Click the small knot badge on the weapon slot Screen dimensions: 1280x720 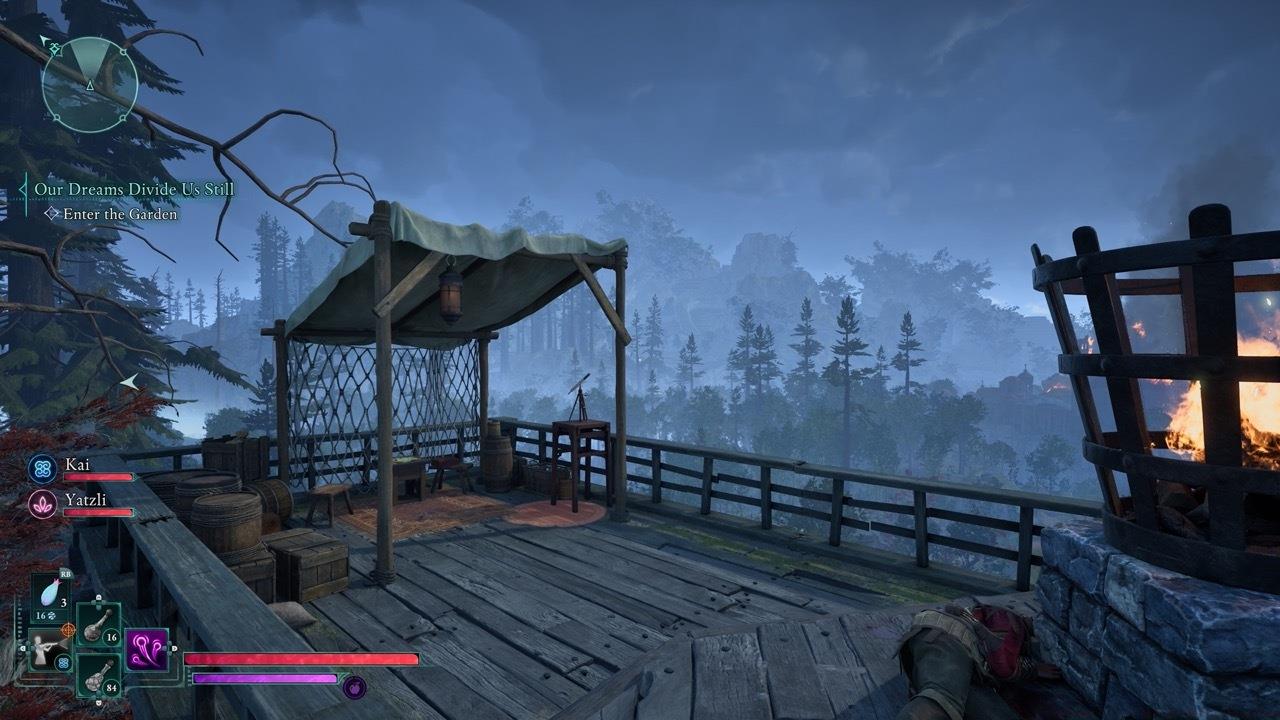point(62,662)
